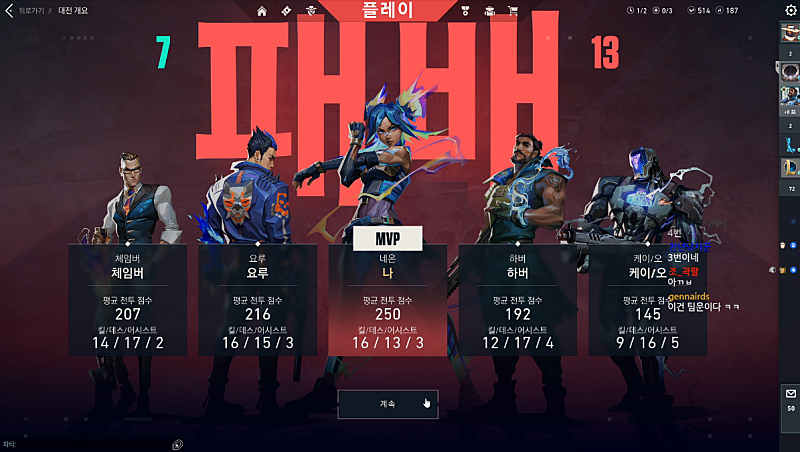This screenshot has height=452, width=800.
Task: Open the store cart icon
Action: [513, 11]
